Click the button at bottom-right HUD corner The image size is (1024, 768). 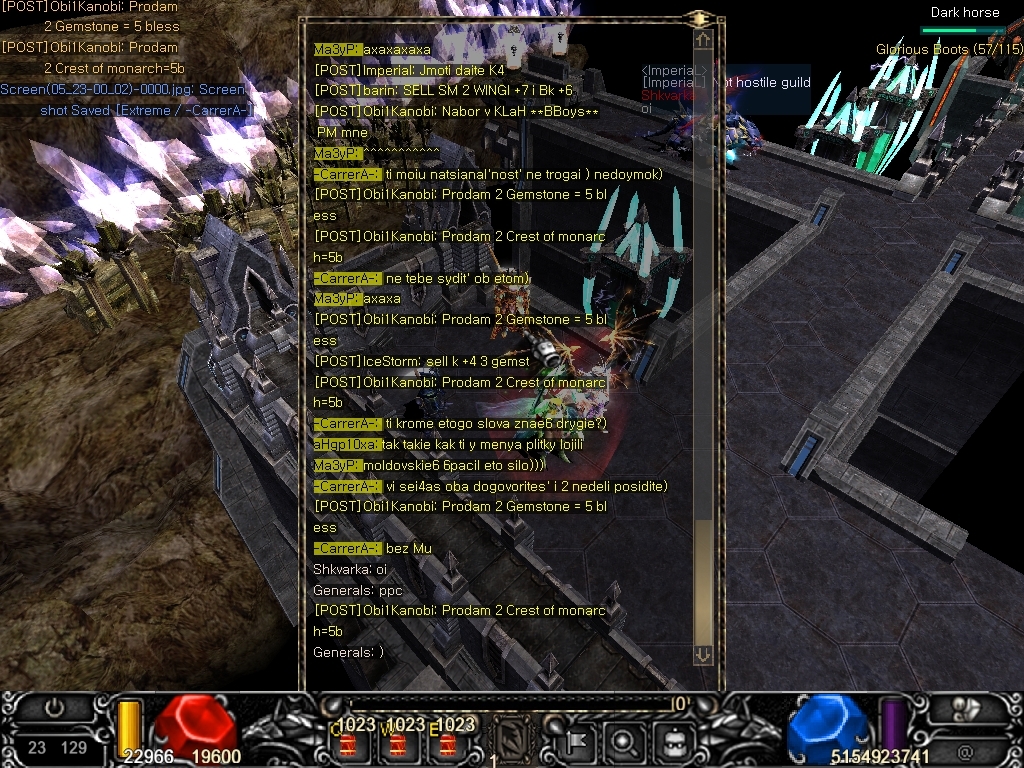968,709
